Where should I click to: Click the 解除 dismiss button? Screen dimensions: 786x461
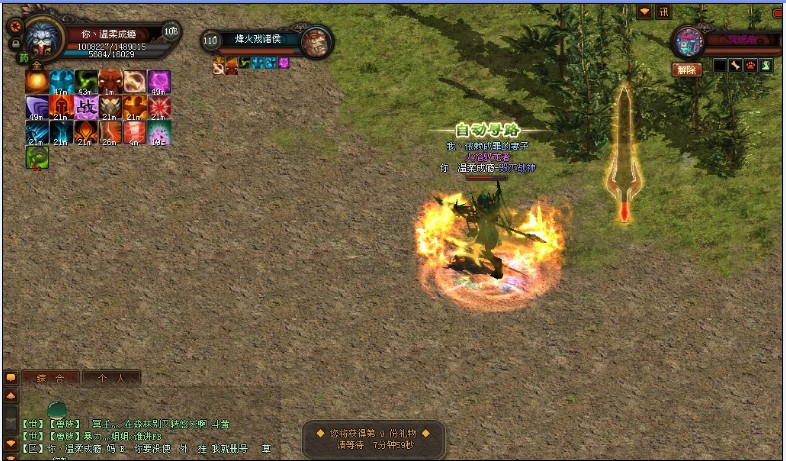(x=685, y=69)
